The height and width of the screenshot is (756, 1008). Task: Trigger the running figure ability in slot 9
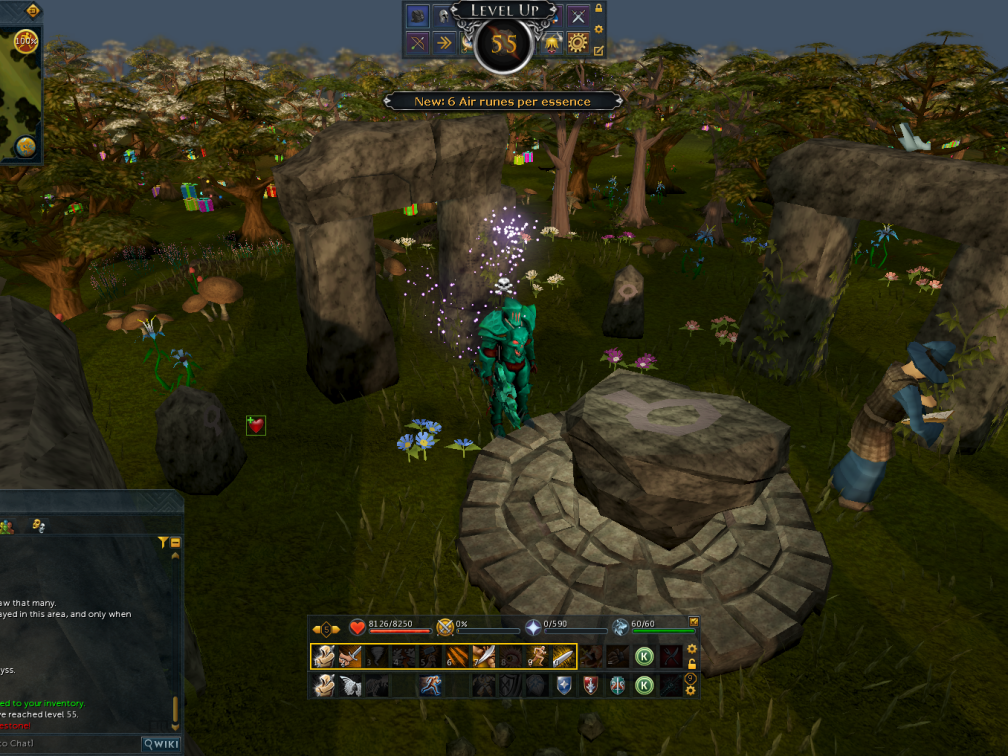point(537,656)
